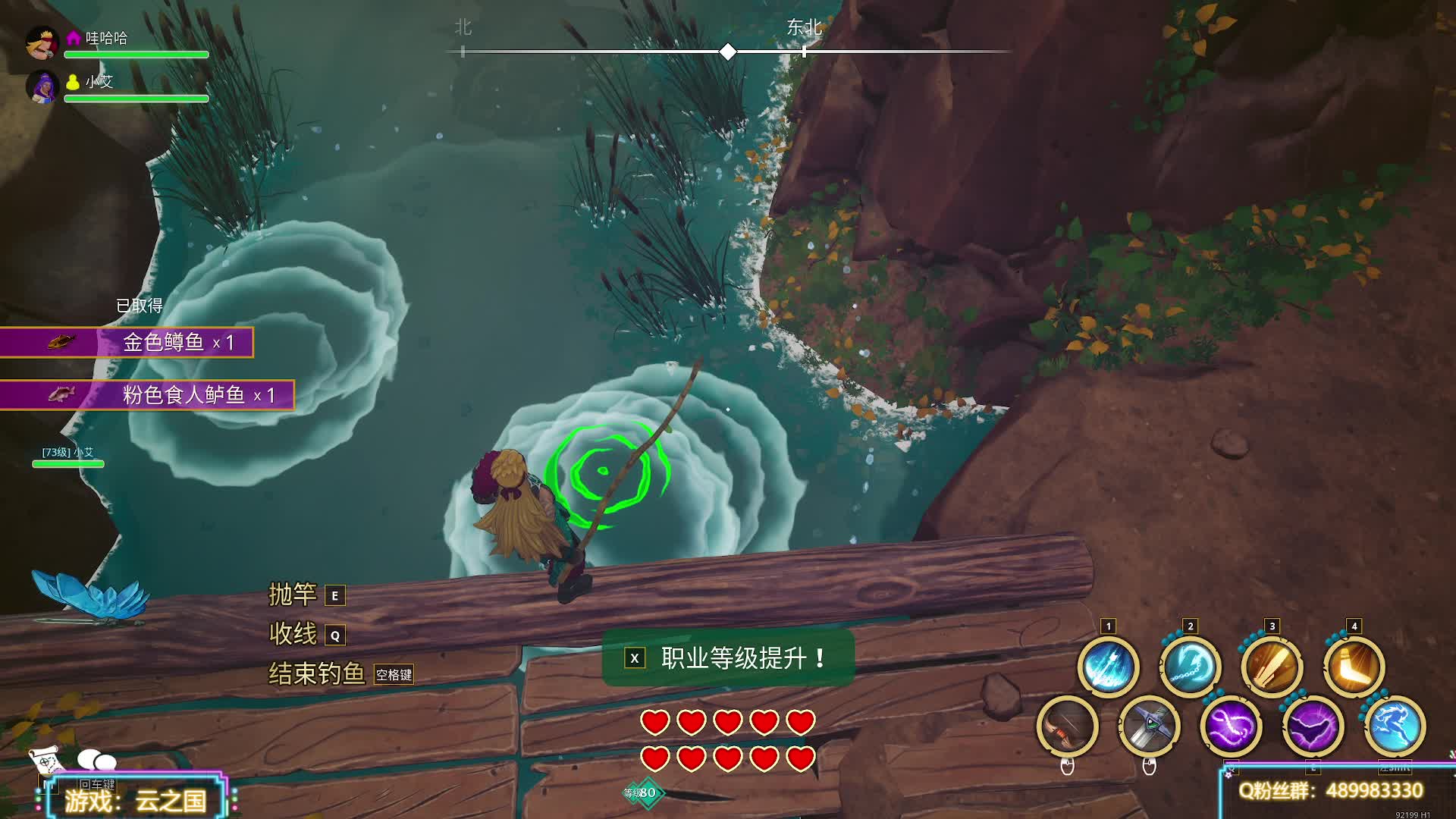Click 小艾's party portrait

[42, 86]
